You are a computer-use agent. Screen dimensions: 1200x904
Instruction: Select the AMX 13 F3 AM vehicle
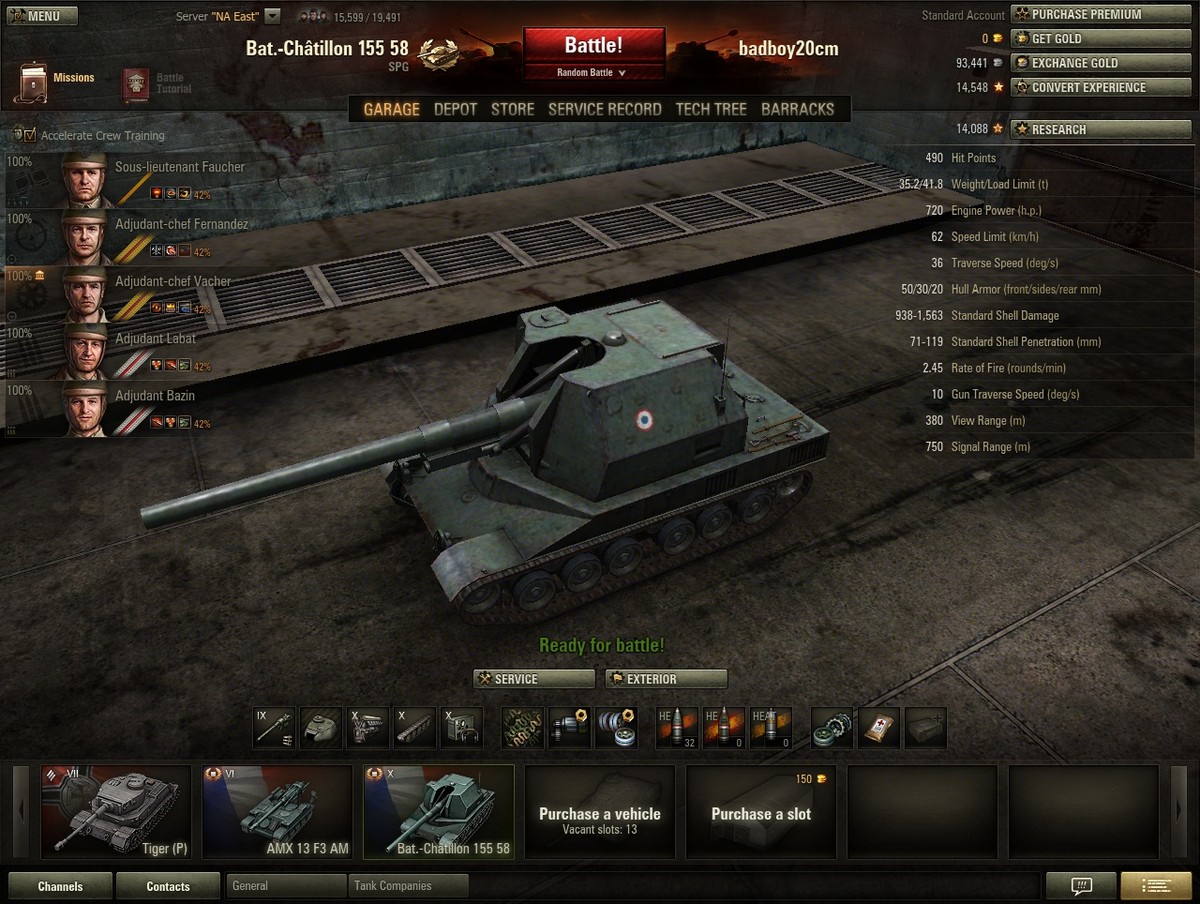[x=277, y=812]
